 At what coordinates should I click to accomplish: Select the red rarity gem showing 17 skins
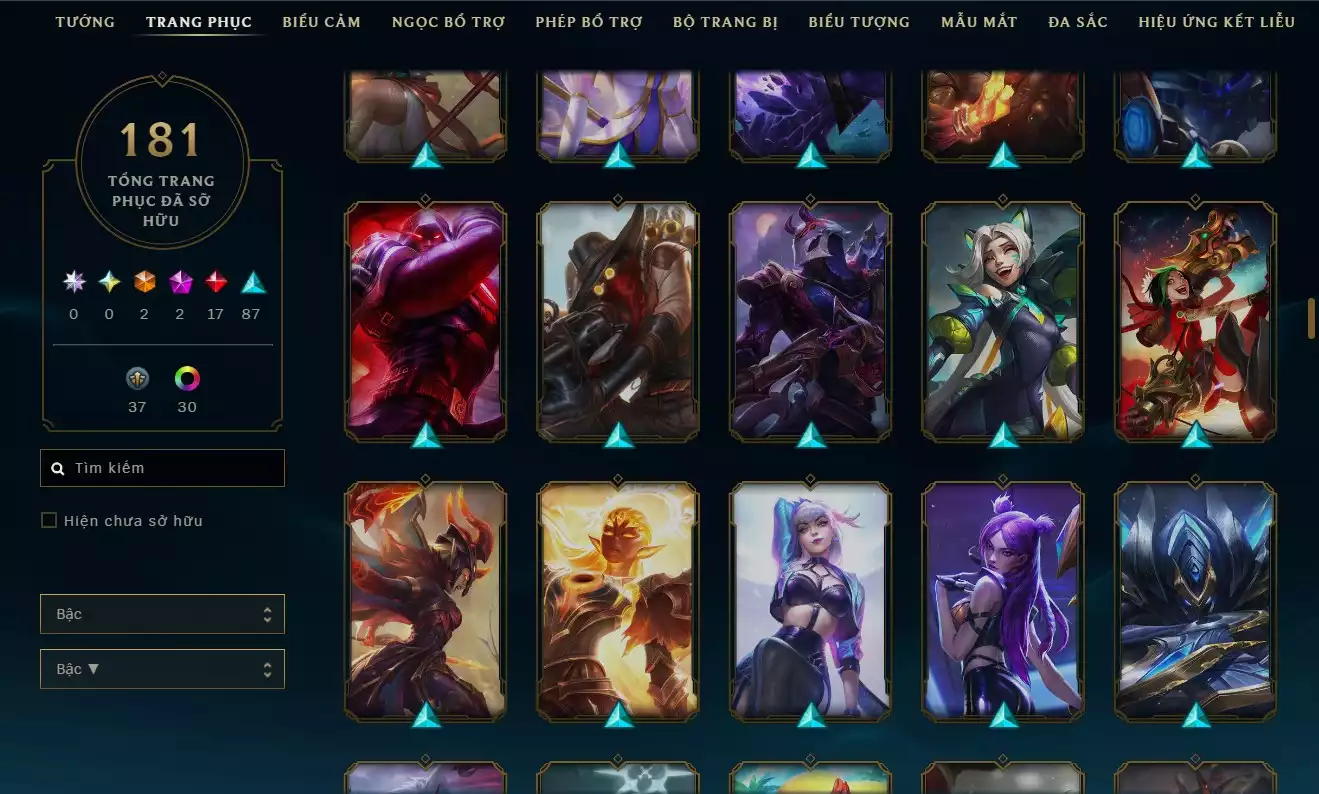tap(216, 281)
